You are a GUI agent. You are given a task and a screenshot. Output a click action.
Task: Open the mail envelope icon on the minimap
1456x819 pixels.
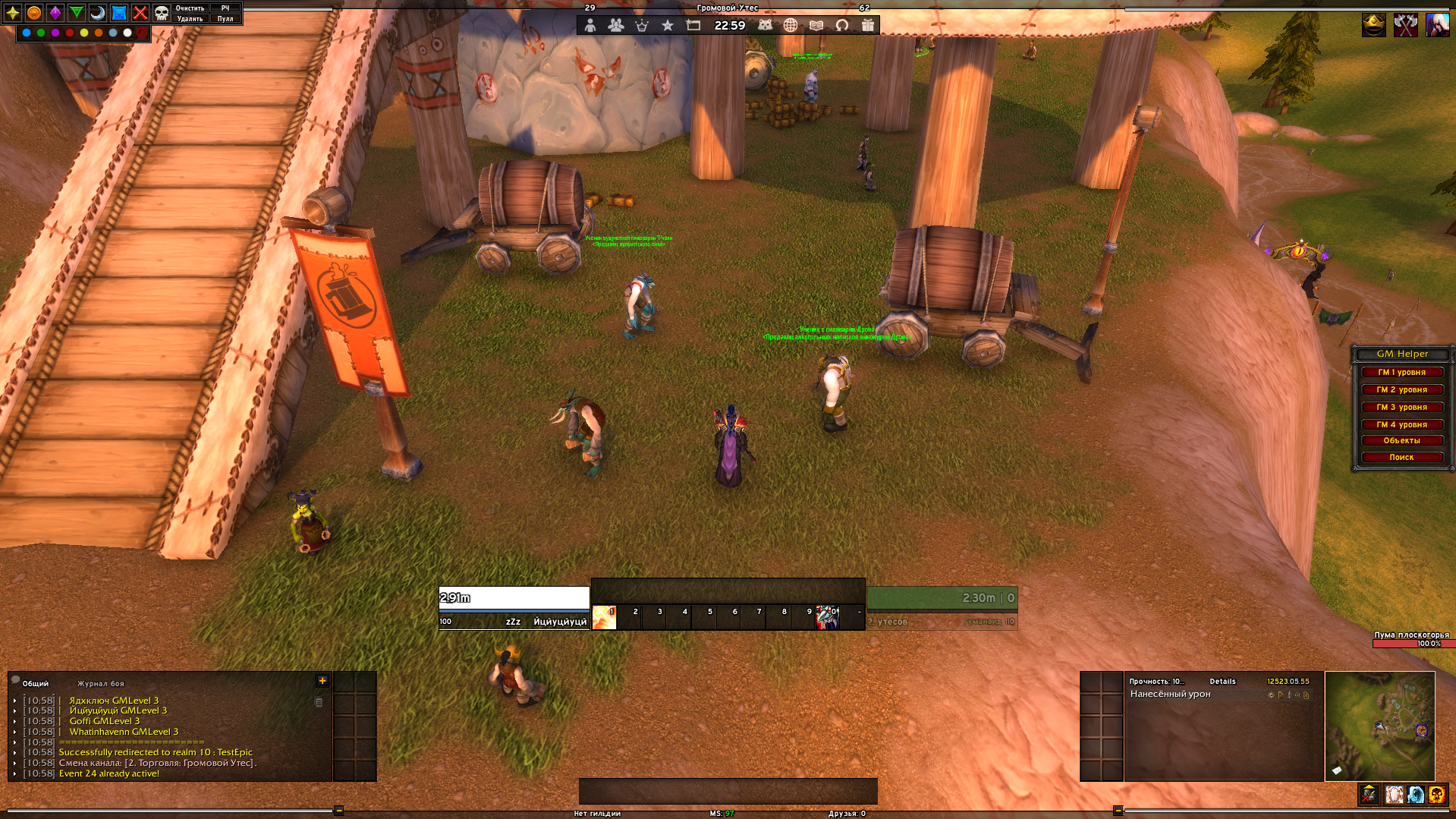(1337, 771)
